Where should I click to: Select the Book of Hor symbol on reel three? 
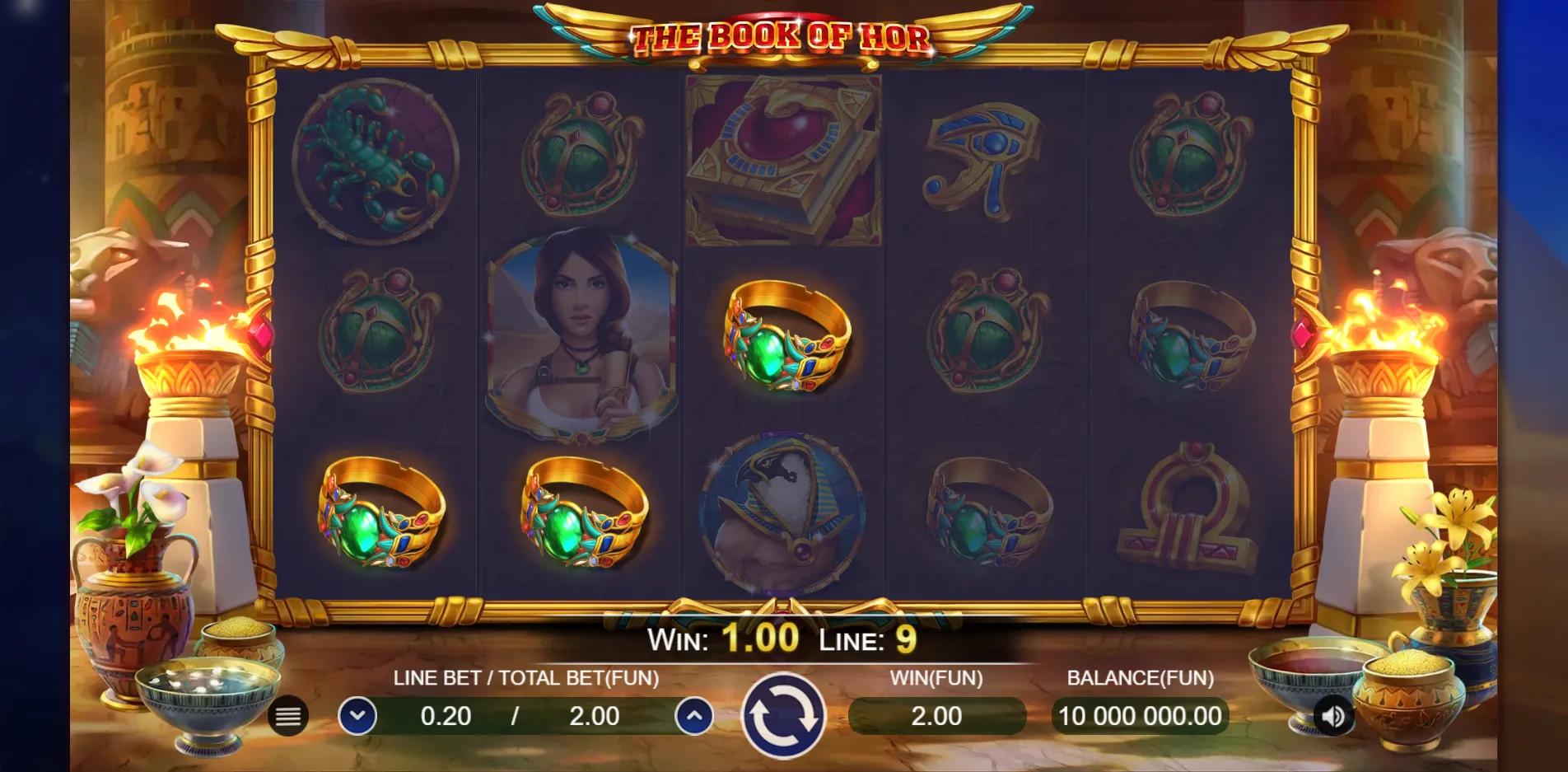coord(782,162)
